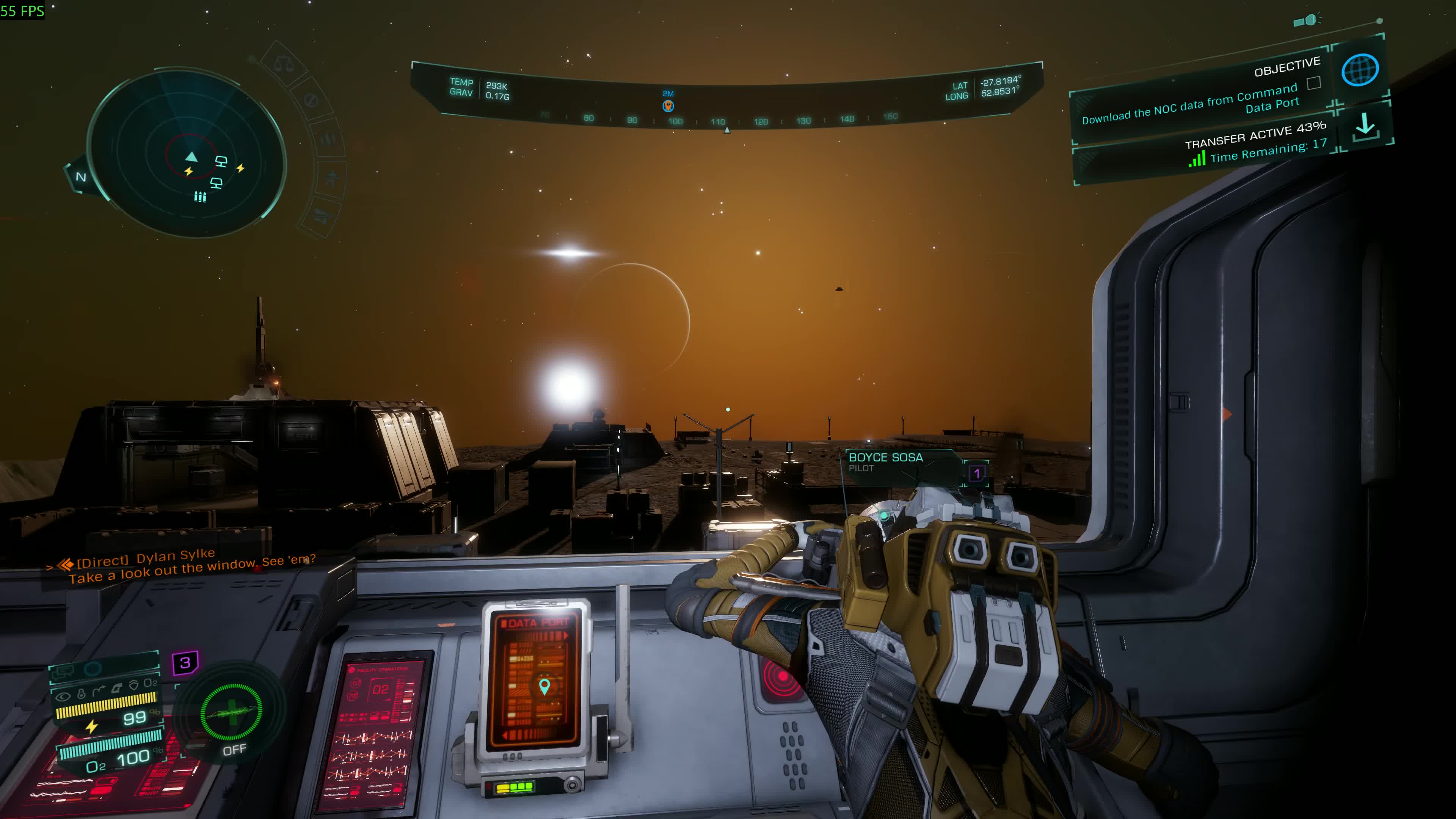Click the N compass tab on the radar
1456x819 pixels.
[81, 177]
